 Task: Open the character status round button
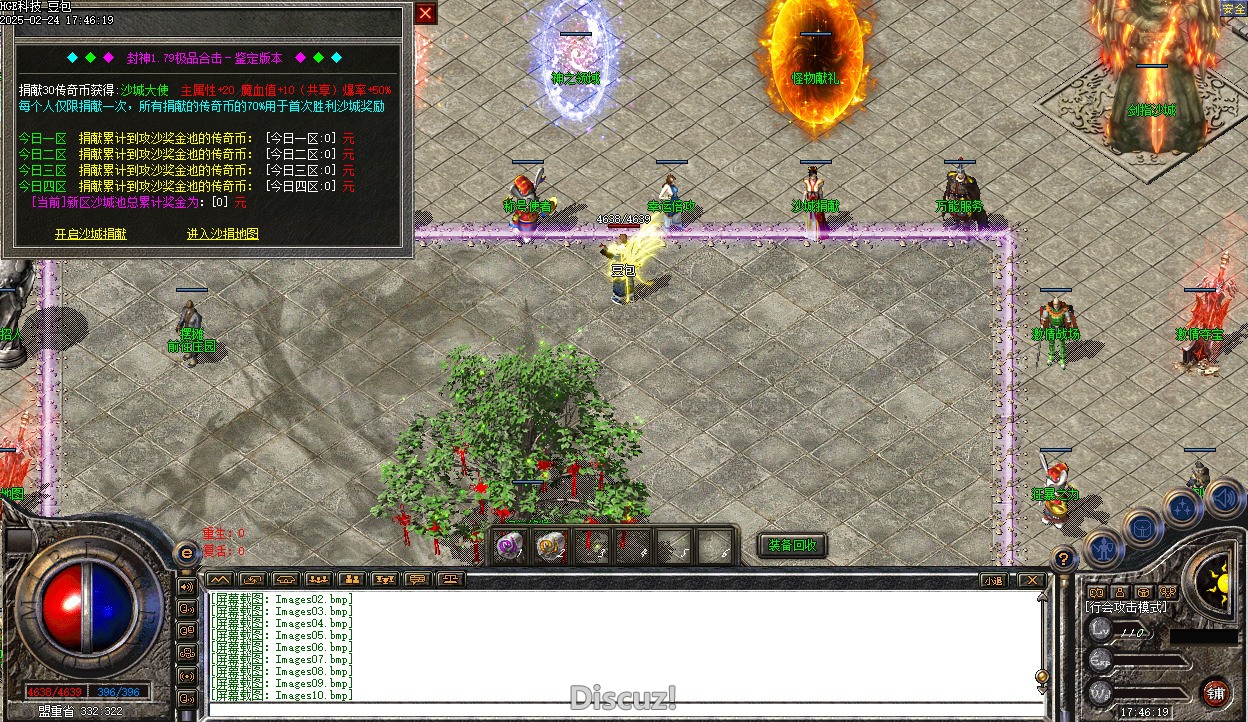(1101, 547)
